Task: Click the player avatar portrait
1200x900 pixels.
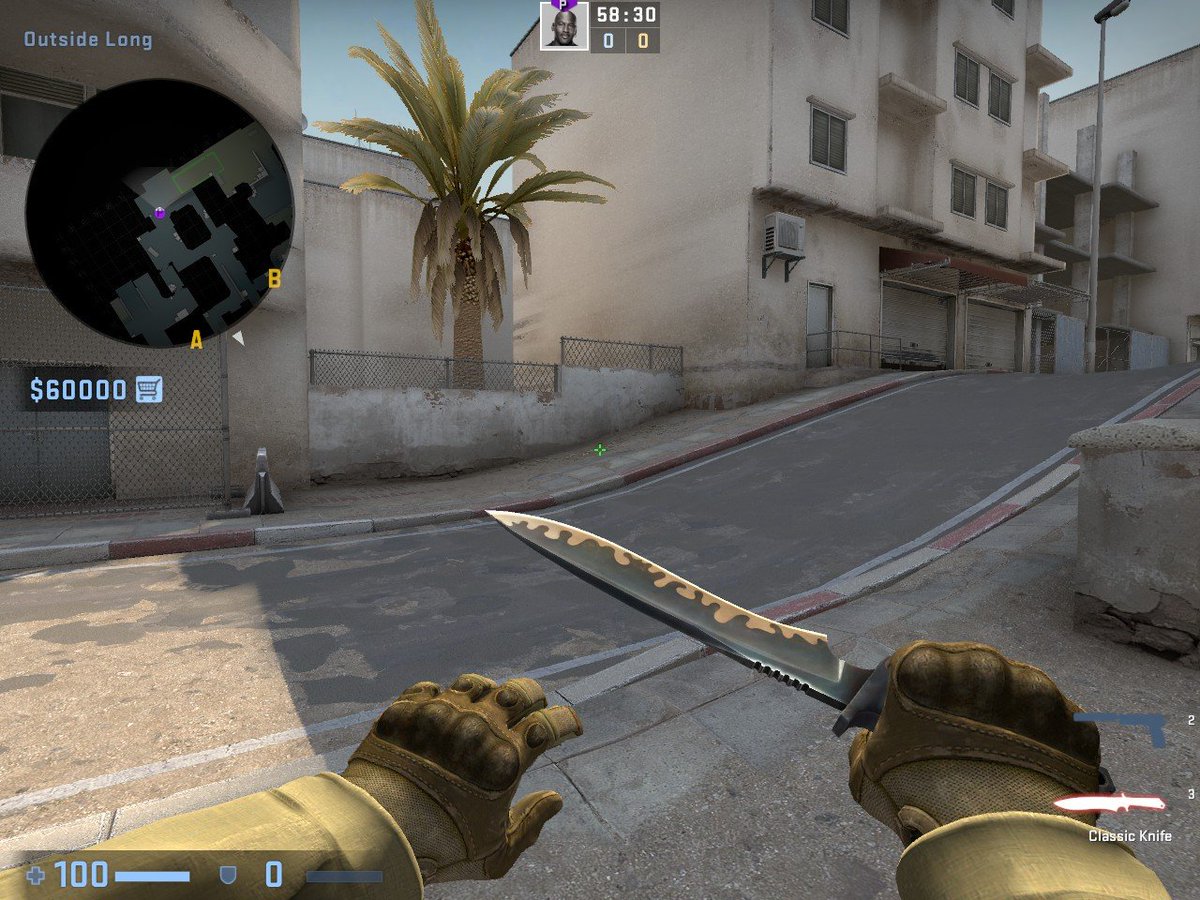Action: tap(564, 26)
